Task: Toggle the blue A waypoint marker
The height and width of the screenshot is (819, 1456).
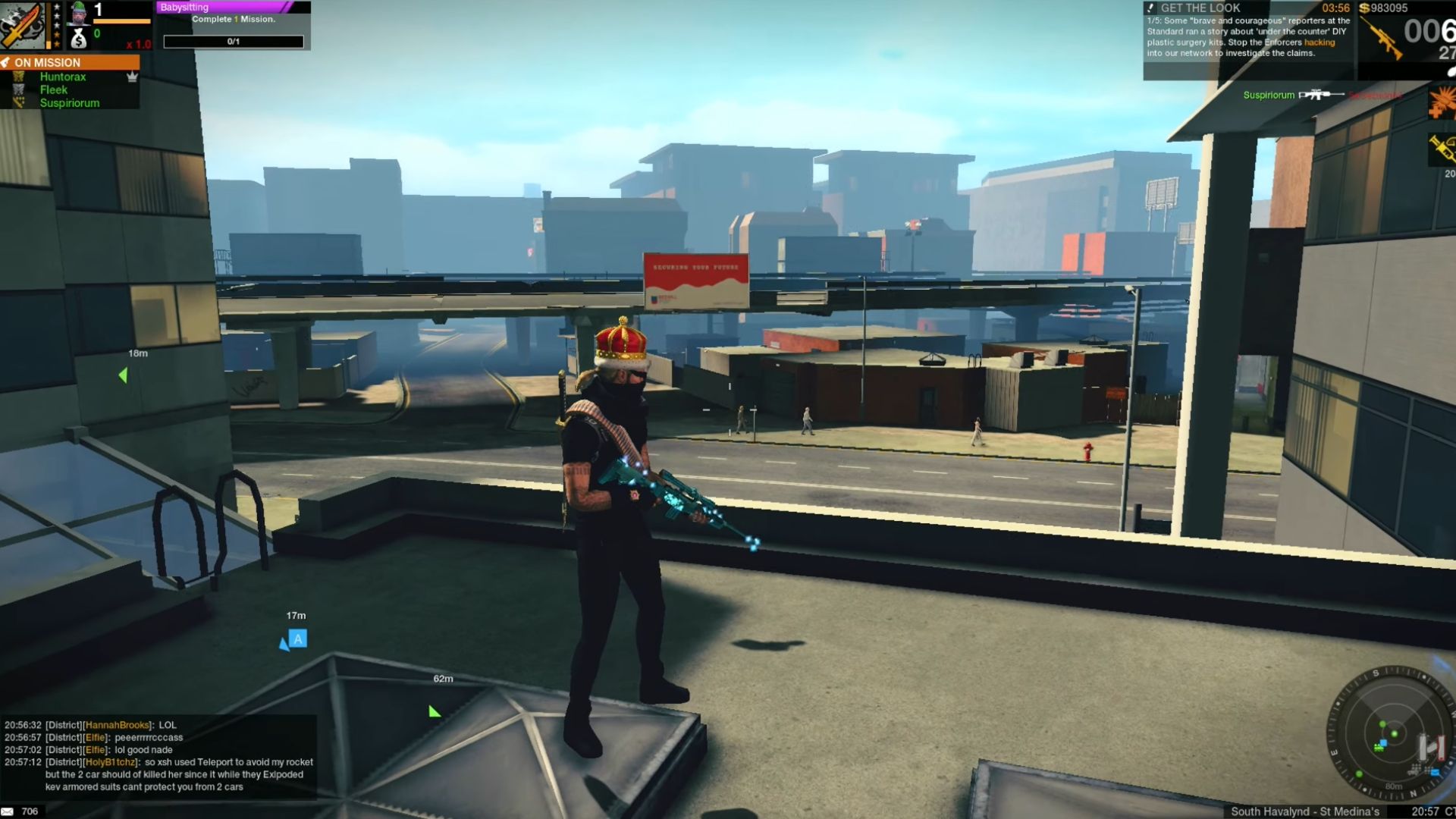Action: (x=297, y=639)
